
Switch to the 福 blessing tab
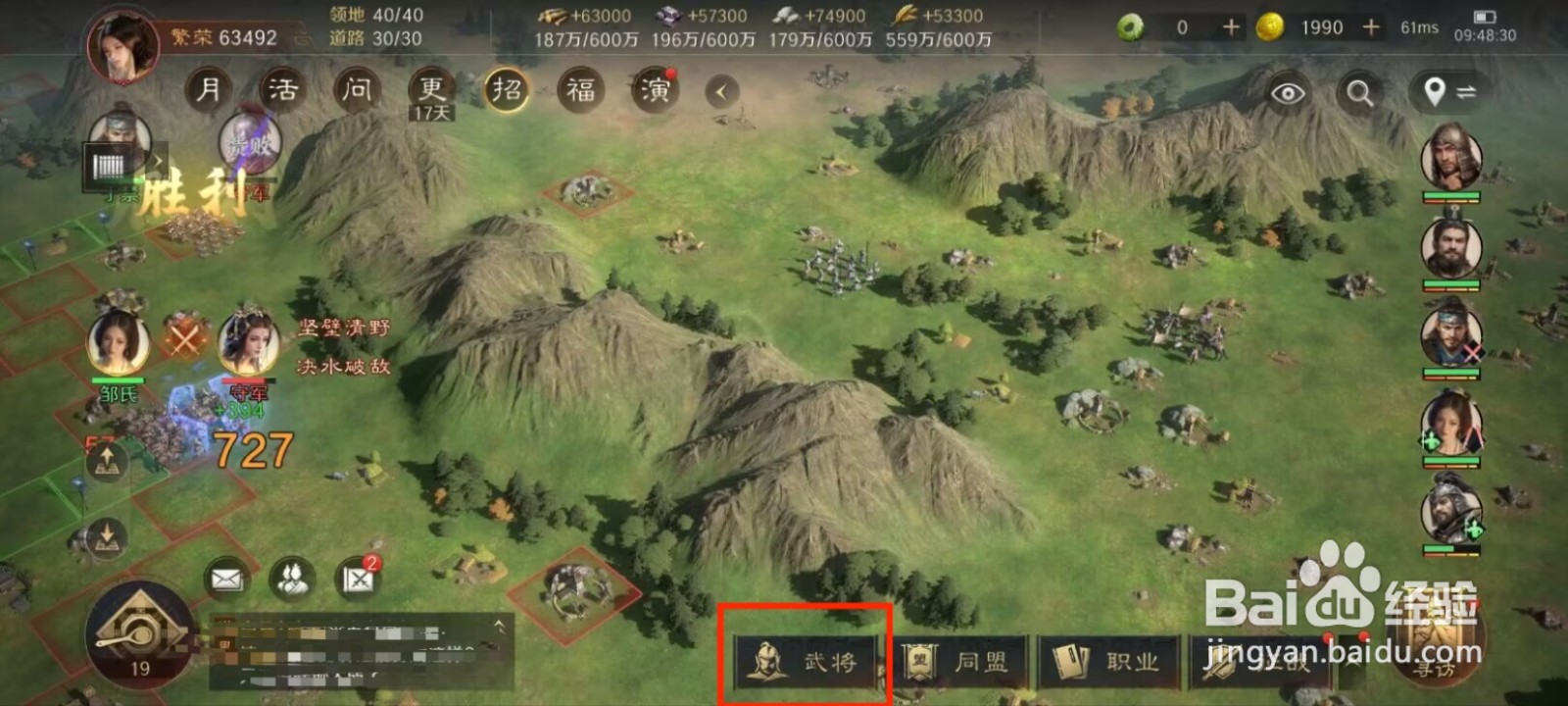click(x=578, y=90)
